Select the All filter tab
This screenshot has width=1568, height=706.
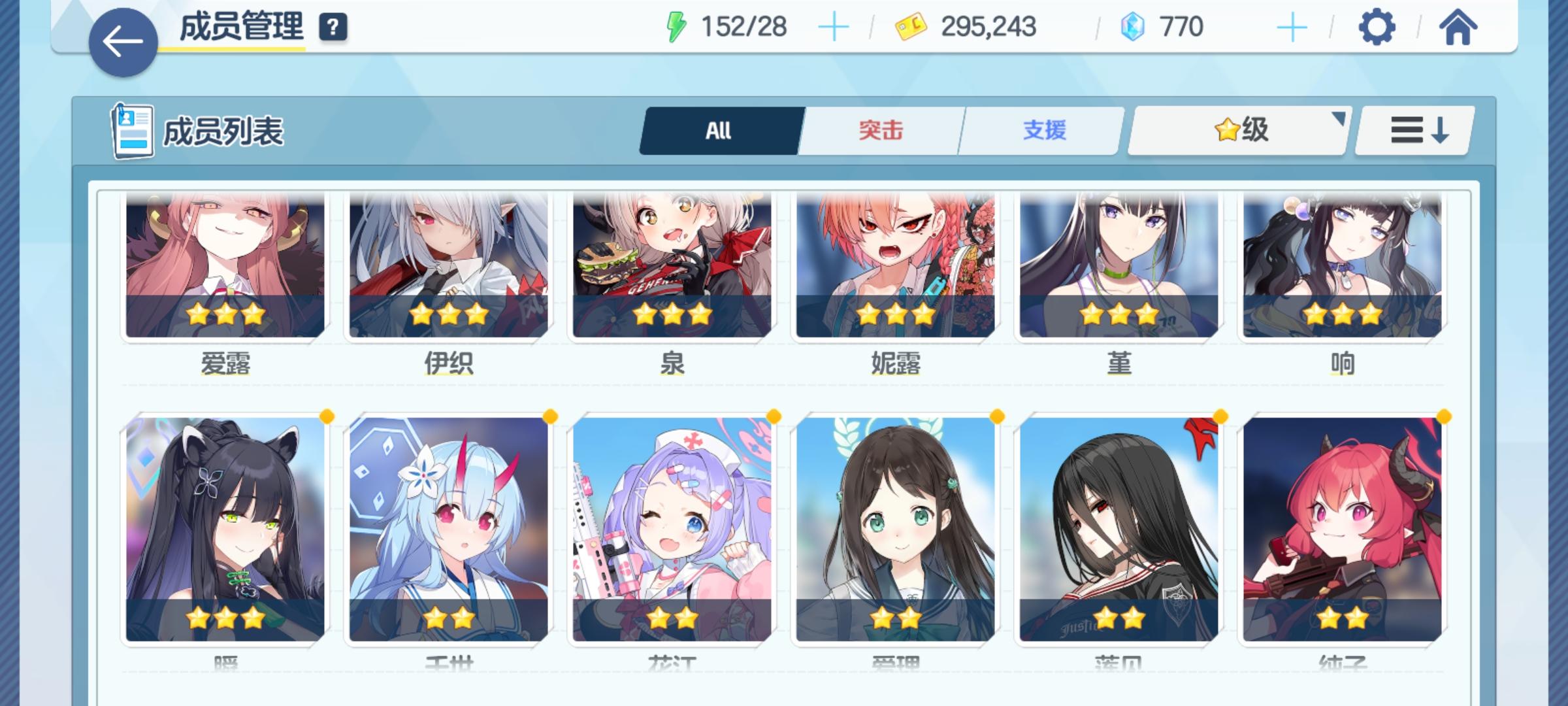(x=719, y=129)
